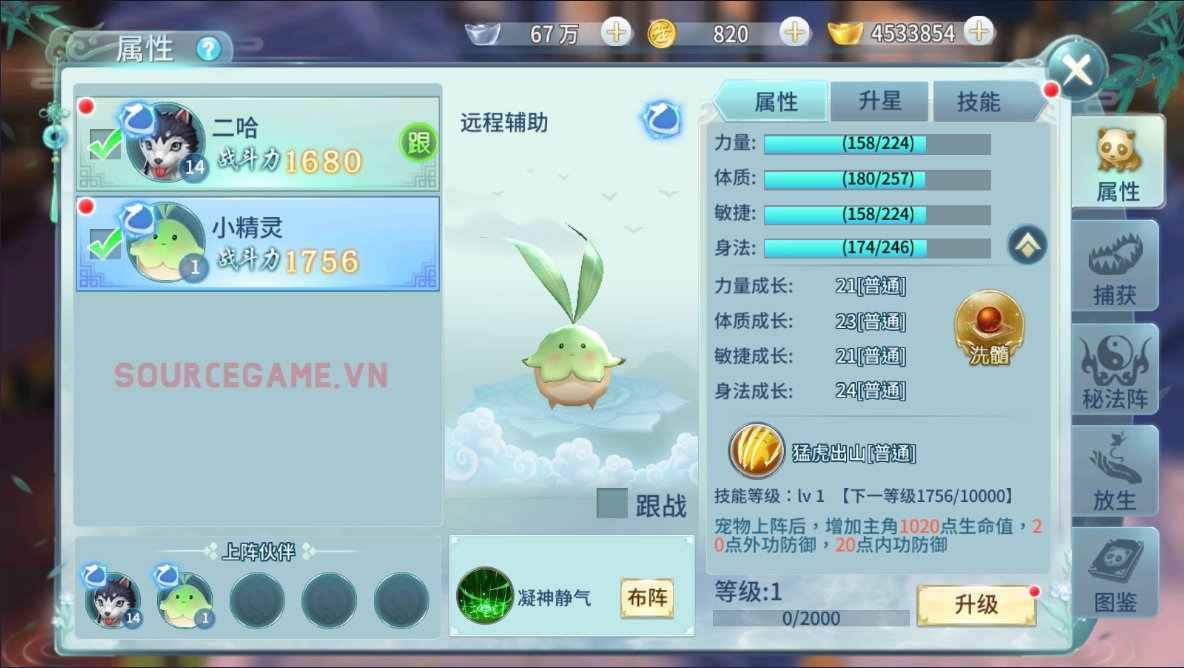Select the 属性 tab above stats

[x=775, y=101]
